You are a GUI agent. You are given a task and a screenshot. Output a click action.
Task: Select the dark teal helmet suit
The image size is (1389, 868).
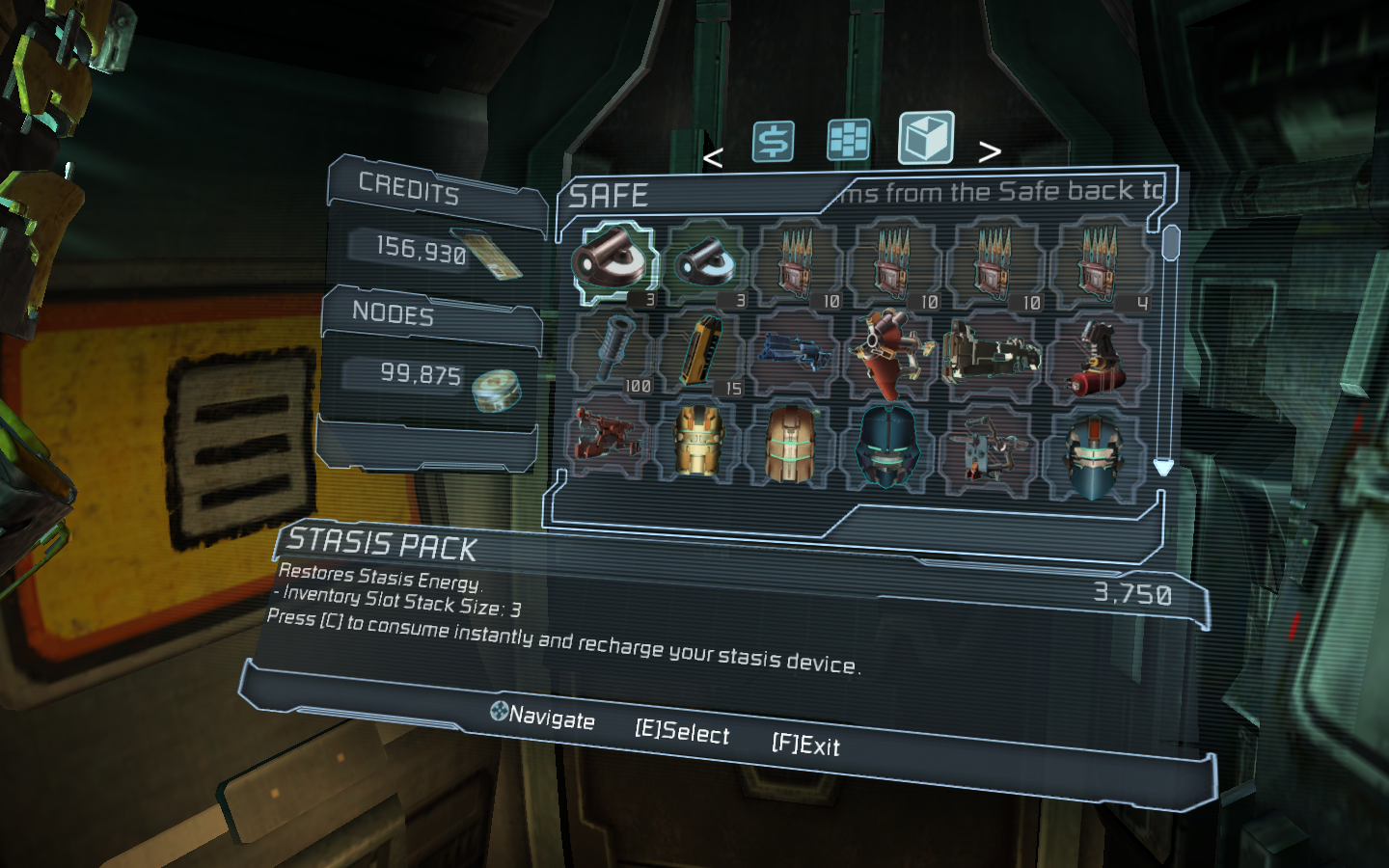(888, 446)
